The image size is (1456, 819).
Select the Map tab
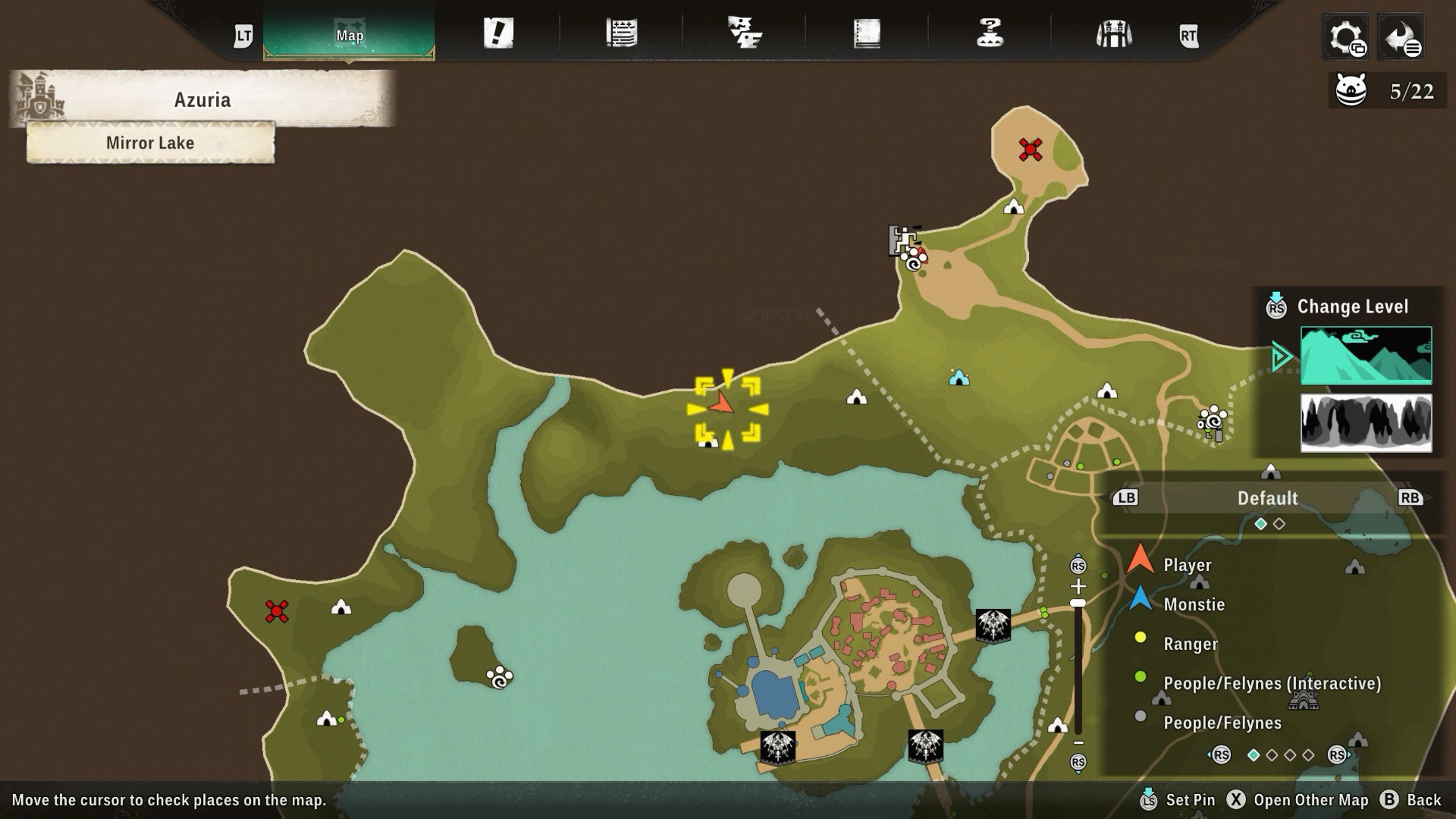point(349,35)
